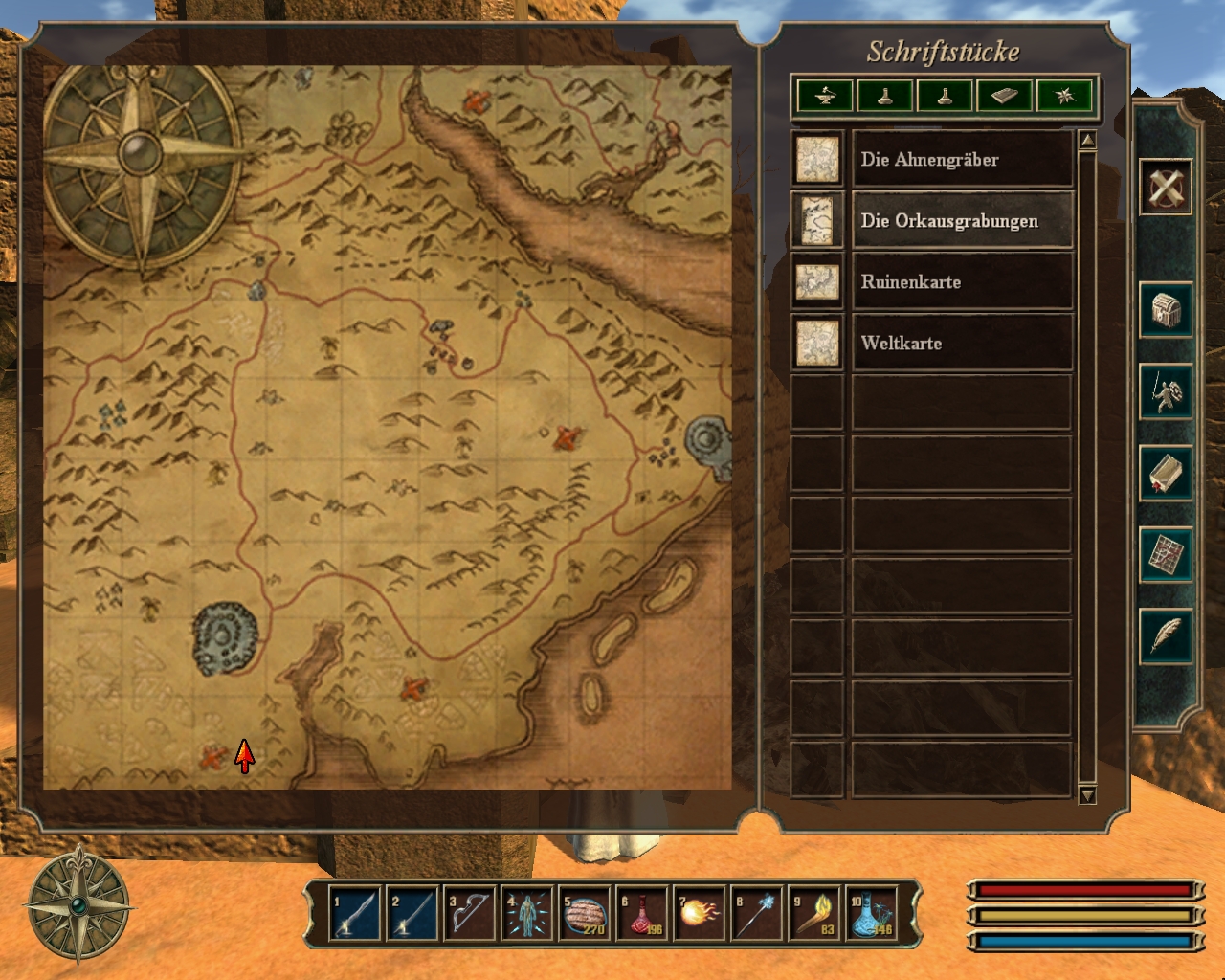
Task: Open the feather quill journal panel
Action: click(1166, 635)
